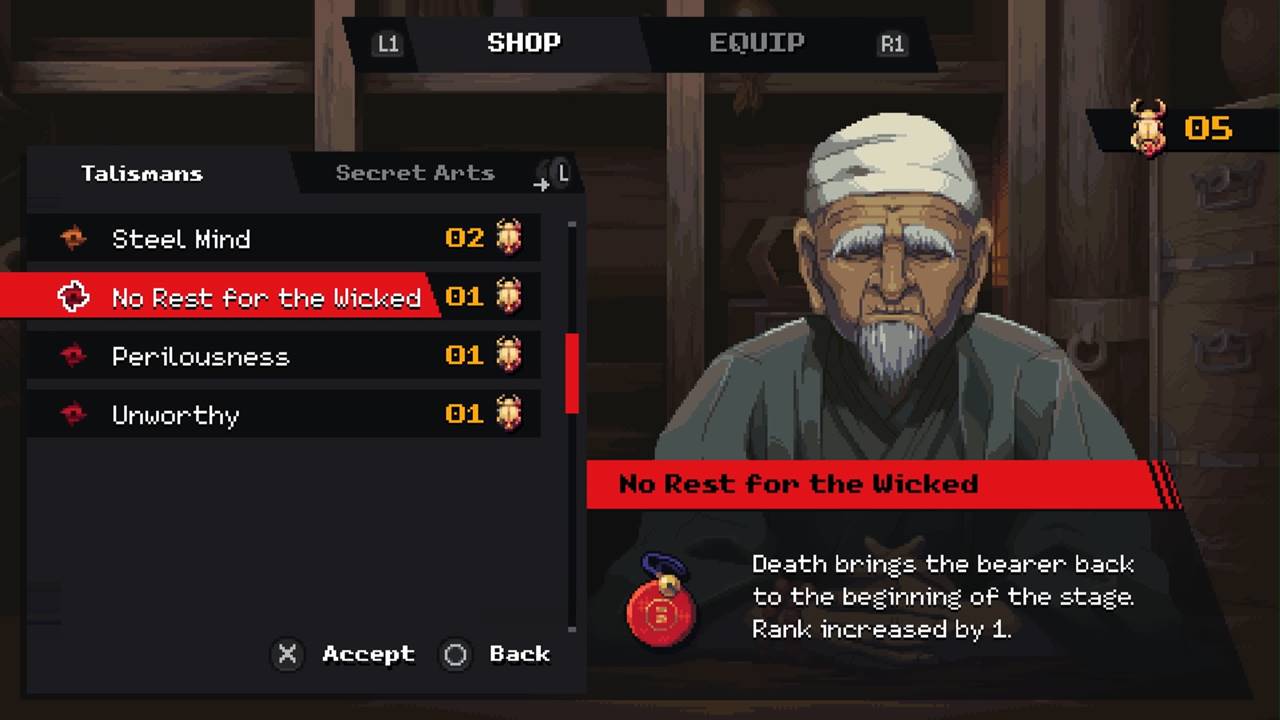The image size is (1280, 720).
Task: Select the Talismans category
Action: tap(142, 173)
